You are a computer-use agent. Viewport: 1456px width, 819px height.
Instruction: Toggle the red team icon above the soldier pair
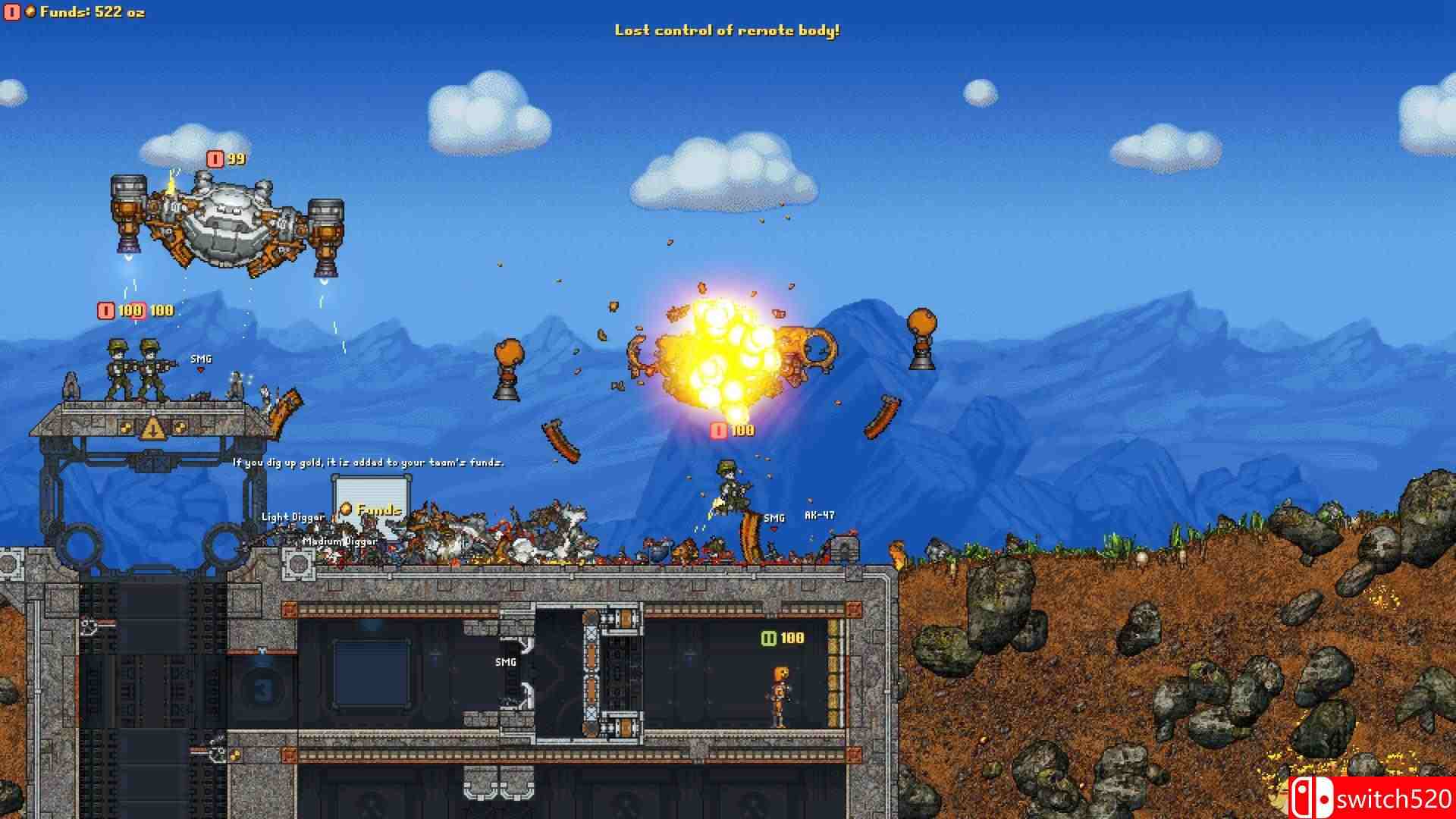(104, 309)
